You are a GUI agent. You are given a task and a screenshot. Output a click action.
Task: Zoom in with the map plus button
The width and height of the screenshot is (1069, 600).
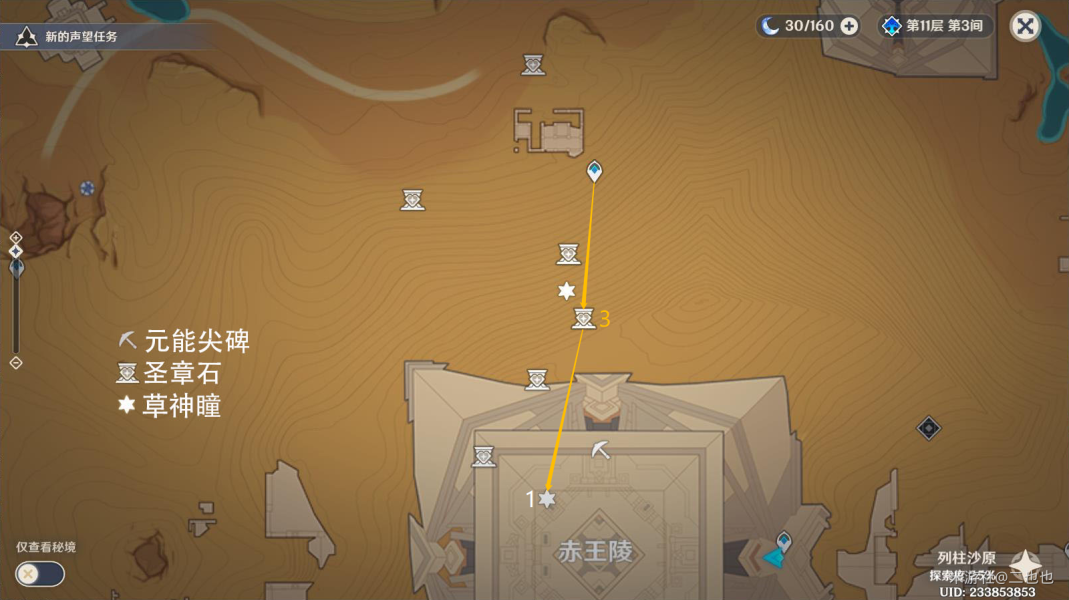[x=16, y=237]
